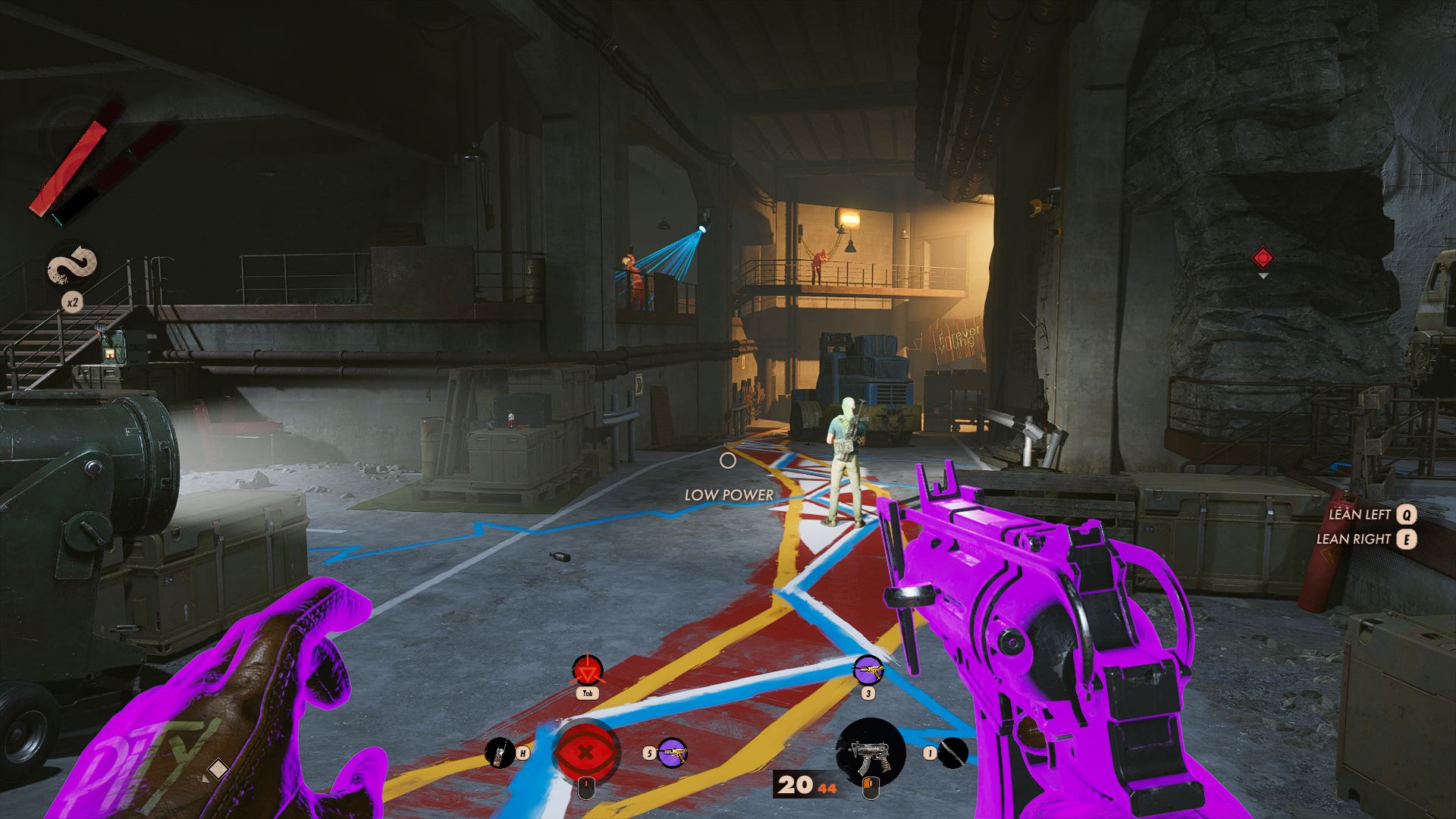This screenshot has width=1456, height=819.
Task: Click the red triangle focus ability icon
Action: click(x=586, y=670)
